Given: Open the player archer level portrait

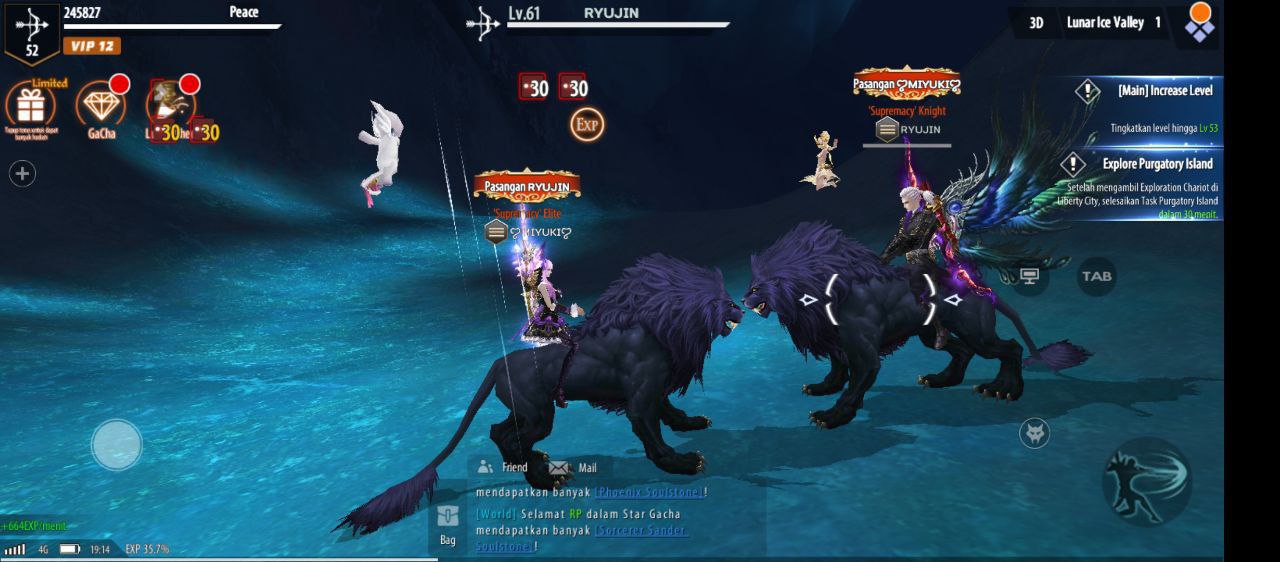Looking at the screenshot, I should point(32,33).
